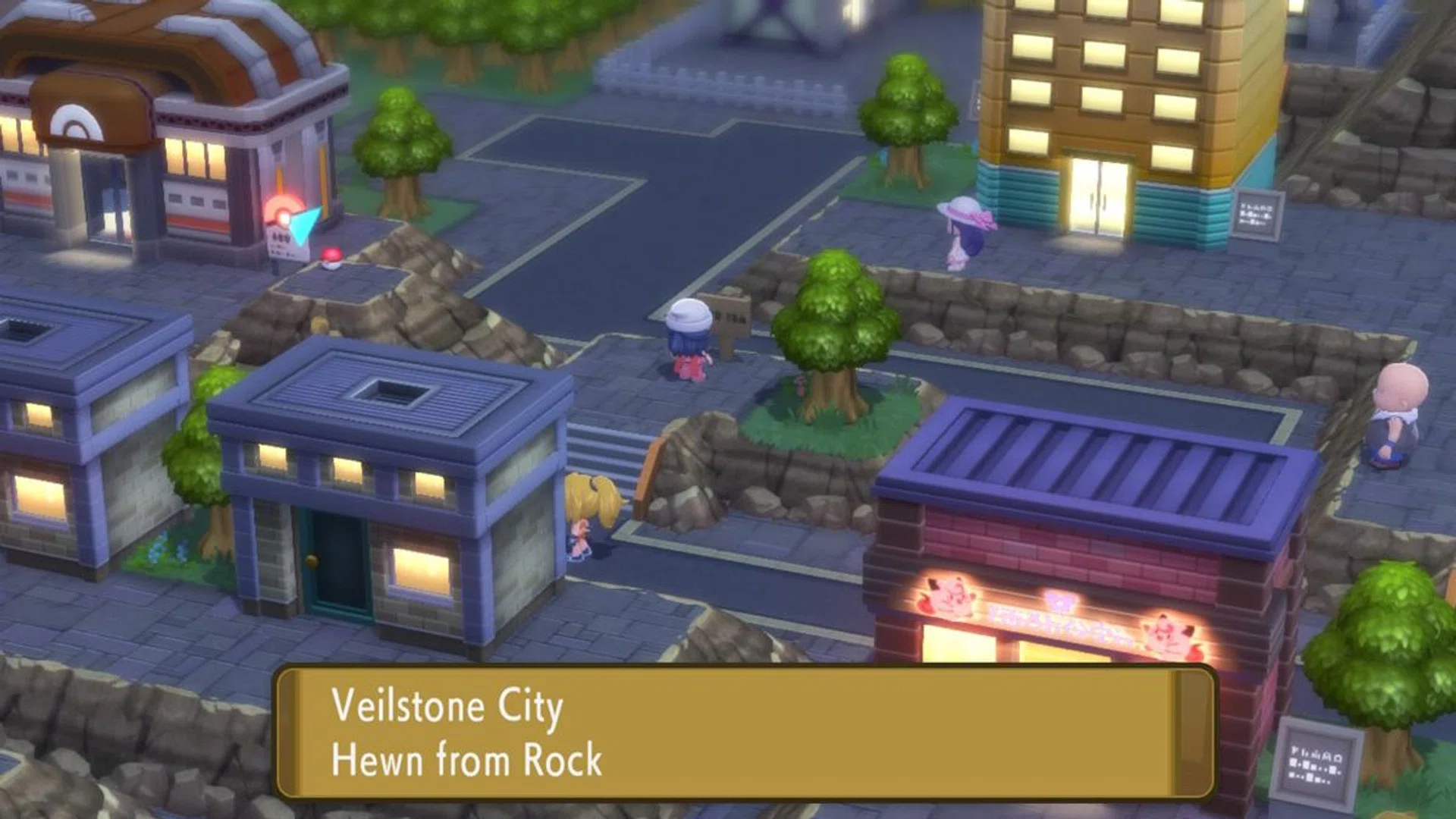This screenshot has width=1456, height=819.
Task: Select the Veilstone City dialog box
Action: tap(720, 736)
